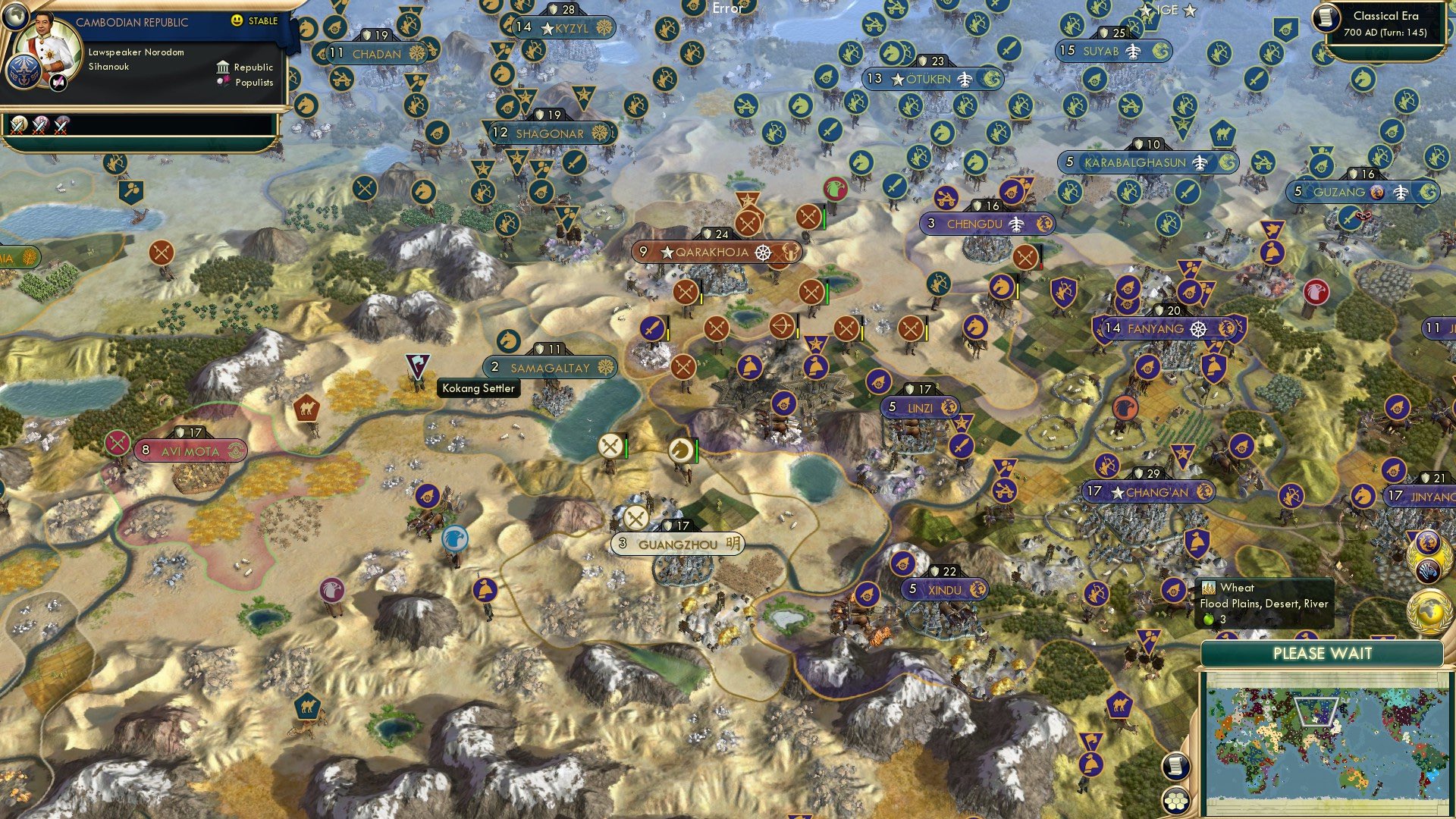
Task: Click the STABLE smiley happiness indicator
Action: pyautogui.click(x=237, y=20)
